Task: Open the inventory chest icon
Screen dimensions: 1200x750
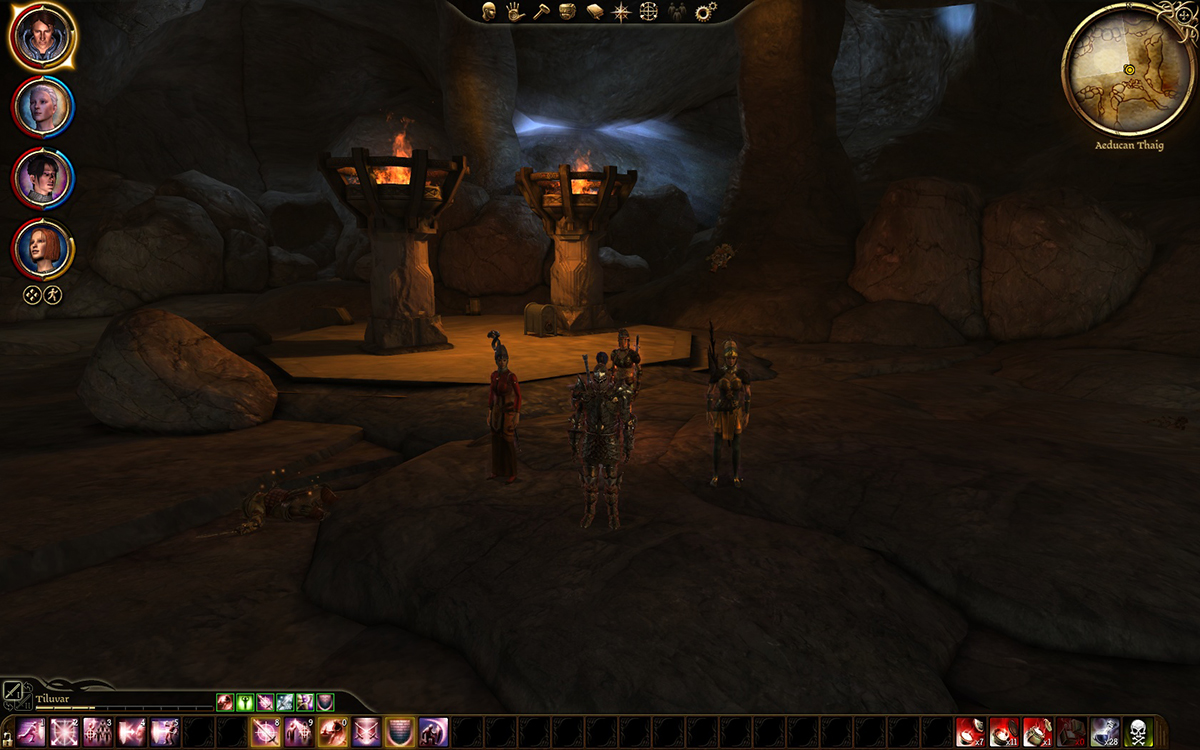Action: (567, 12)
